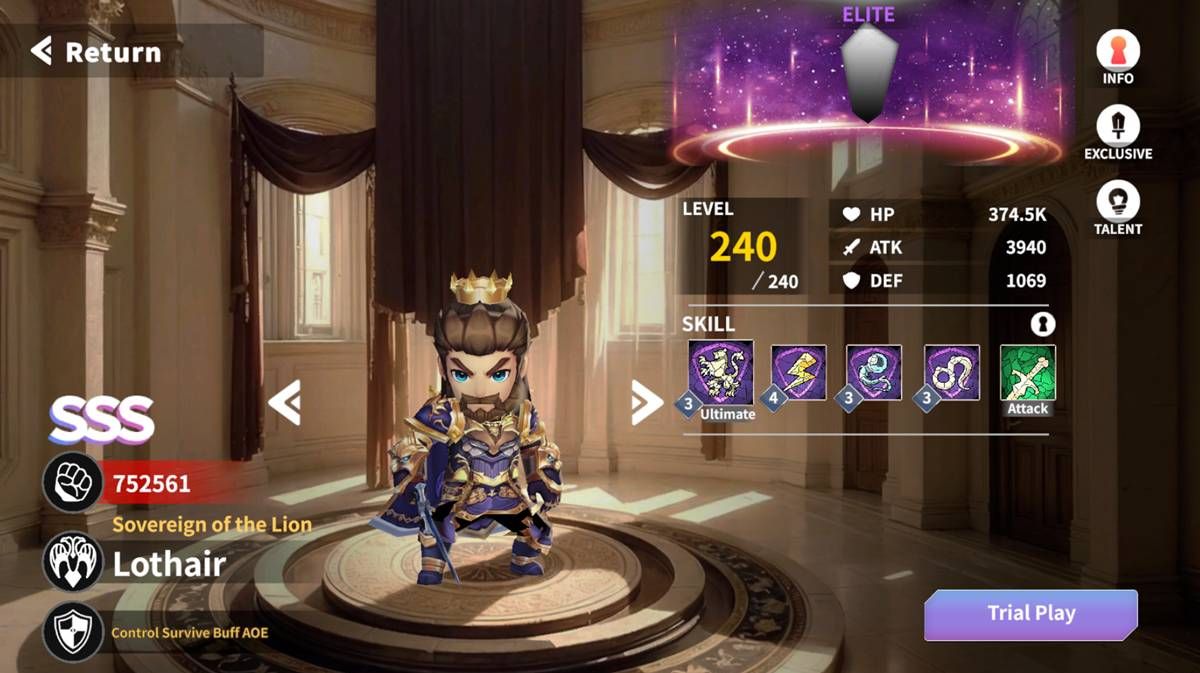Click the faction emblem beside Lothair

(72, 562)
